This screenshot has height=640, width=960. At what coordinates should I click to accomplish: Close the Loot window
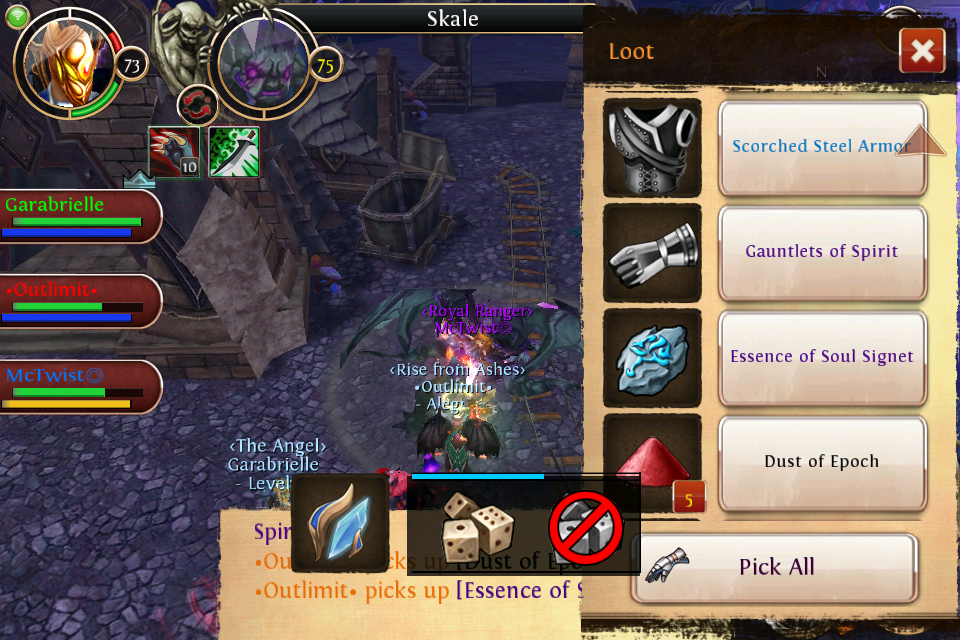[x=921, y=51]
